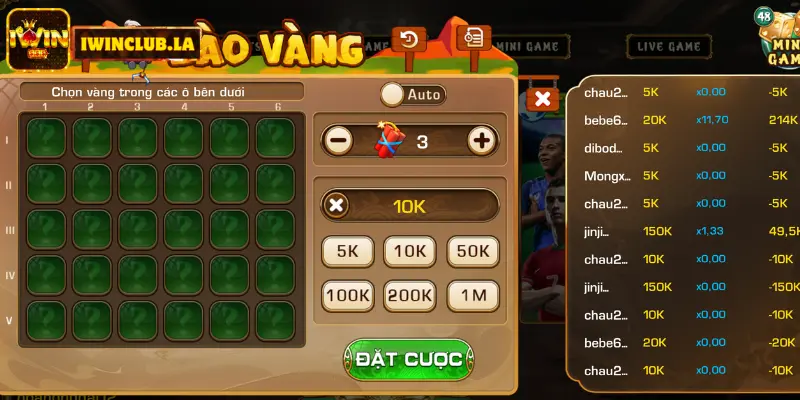Switch to the LIVE GAME tab
Viewport: 800px width, 400px height.
tap(669, 46)
